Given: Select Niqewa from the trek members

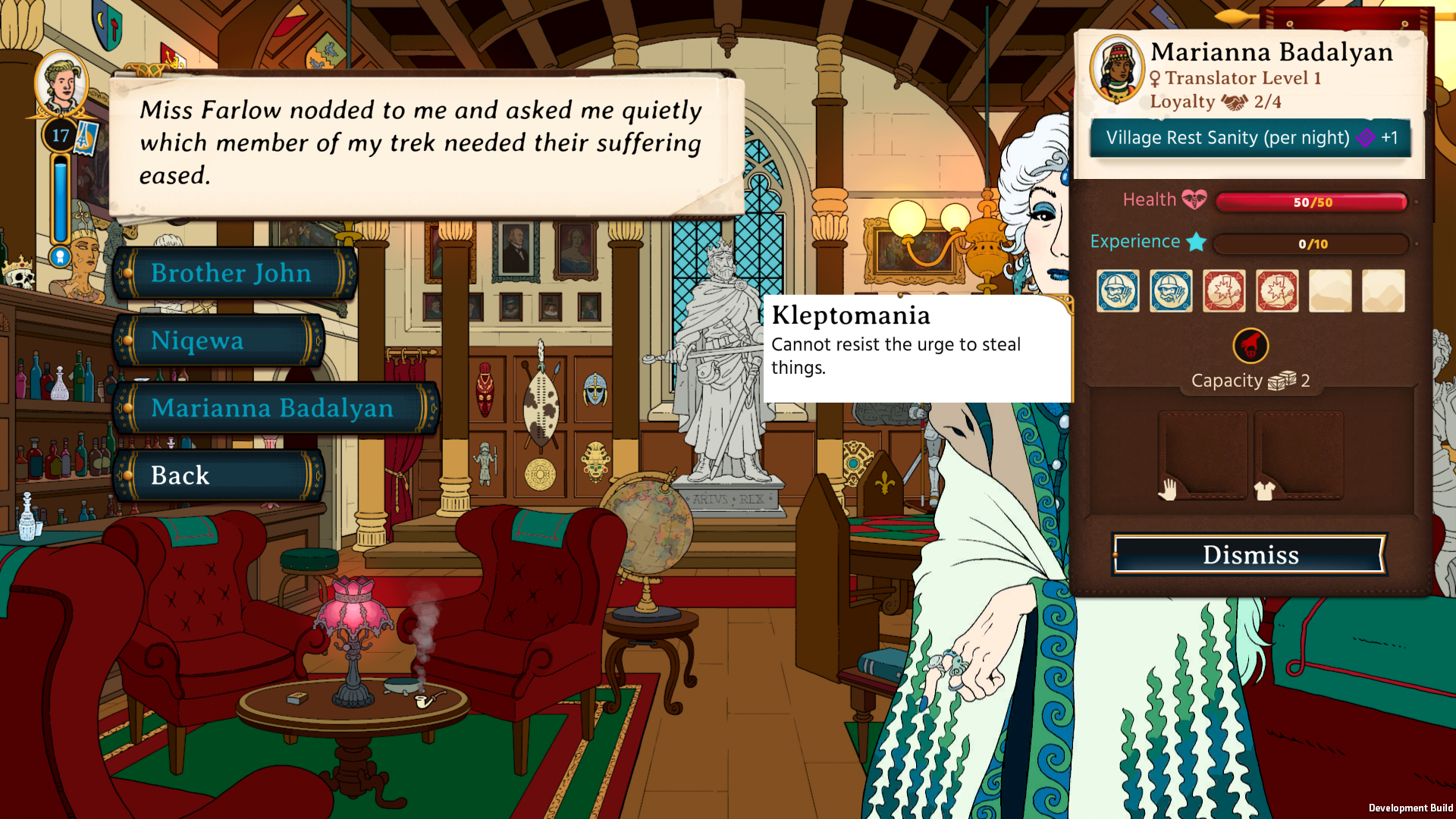Looking at the screenshot, I should coord(220,340).
